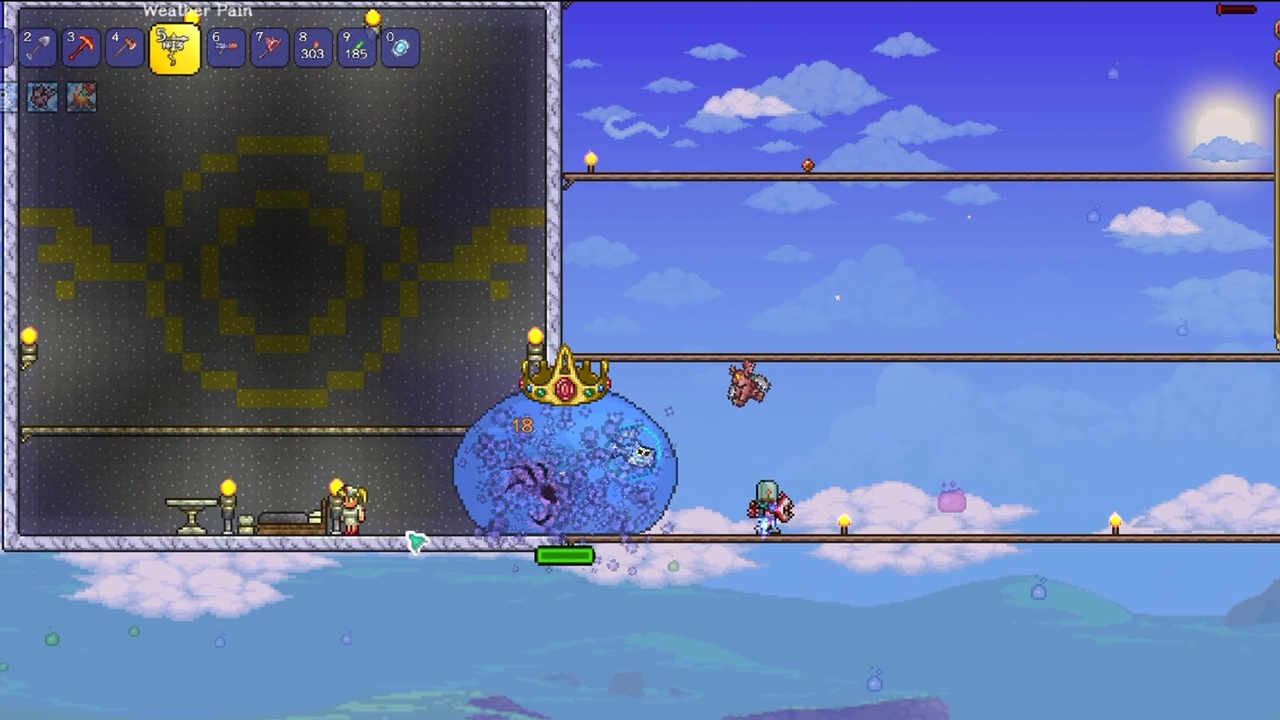
Task: Cancel the Cozy Fire campfire buff icon
Action: (x=81, y=96)
